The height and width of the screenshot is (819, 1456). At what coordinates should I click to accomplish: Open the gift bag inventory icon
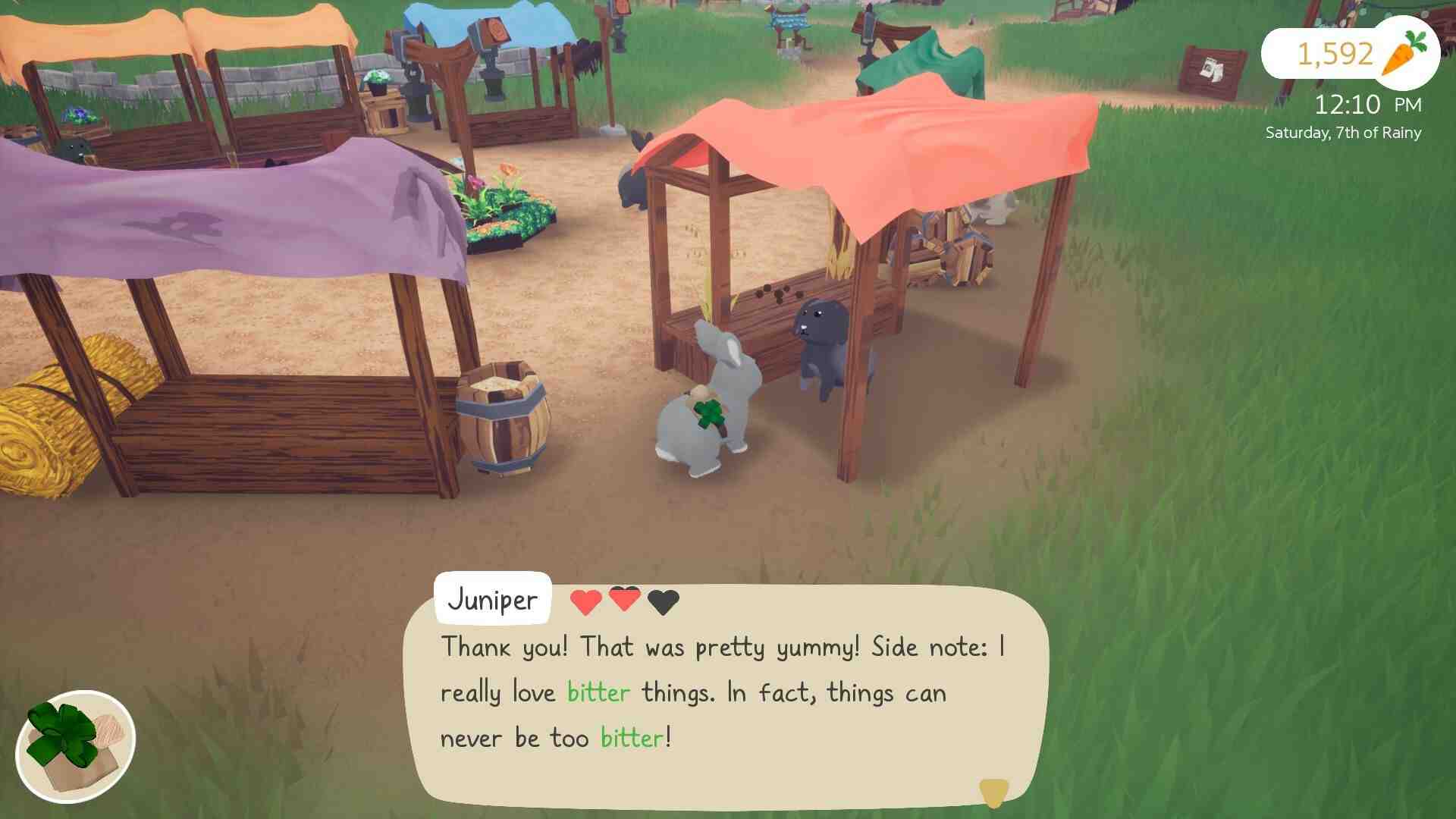click(75, 747)
